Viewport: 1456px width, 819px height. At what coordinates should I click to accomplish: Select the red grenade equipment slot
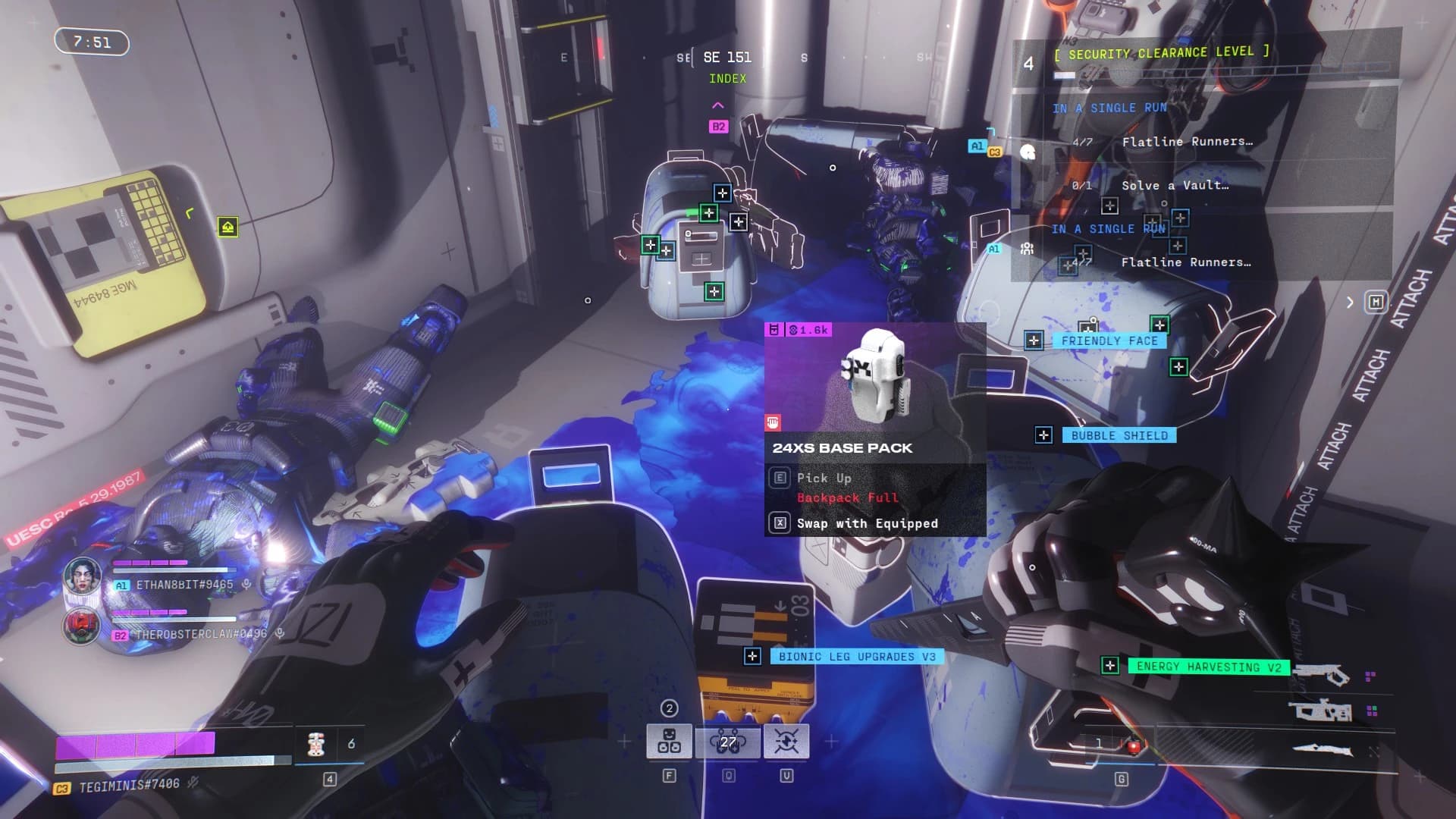point(1133,745)
